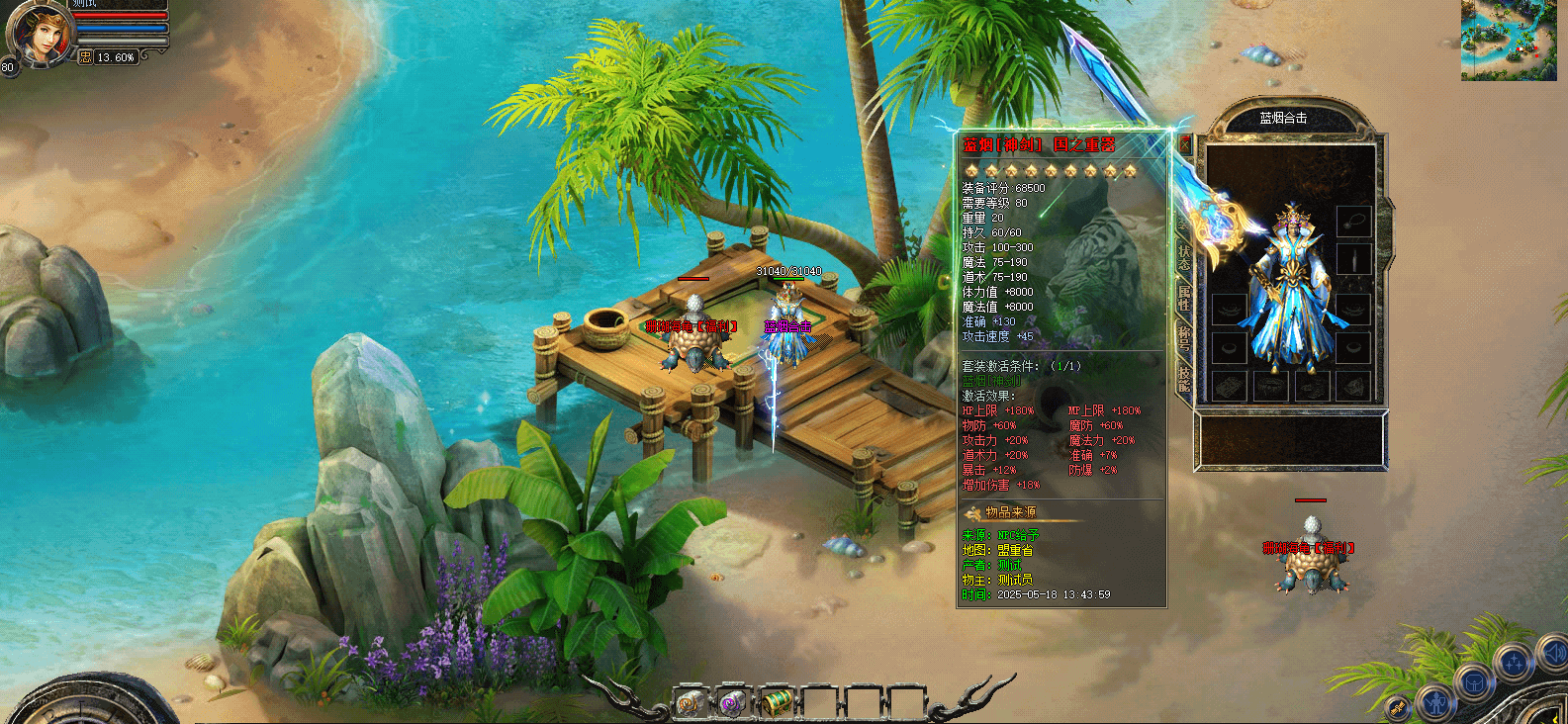Image resolution: width=1568 pixels, height=724 pixels.
Task: Close the character equipment panel
Action: coord(1184,144)
